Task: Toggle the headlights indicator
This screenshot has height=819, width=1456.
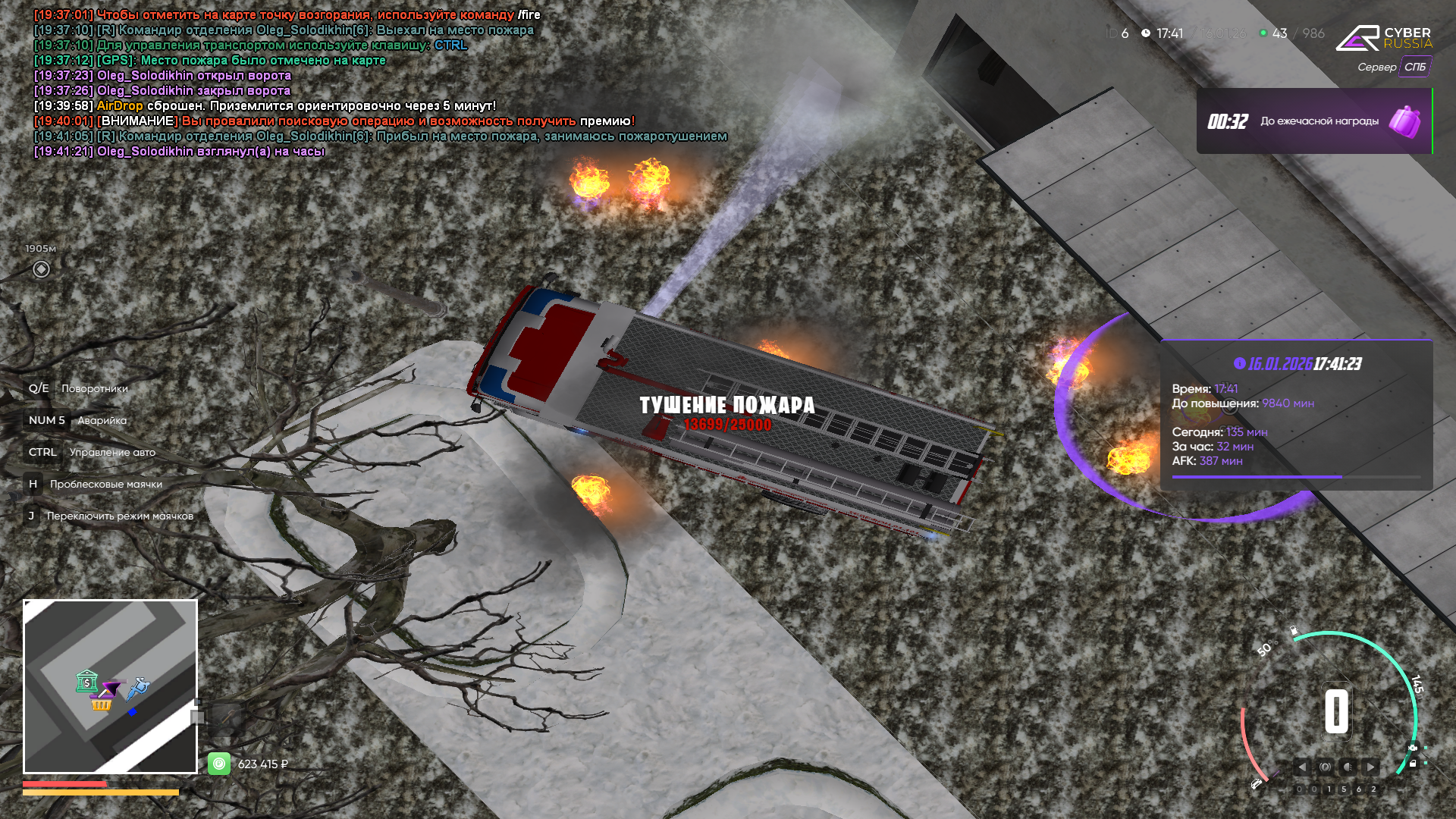Action: [x=1348, y=767]
